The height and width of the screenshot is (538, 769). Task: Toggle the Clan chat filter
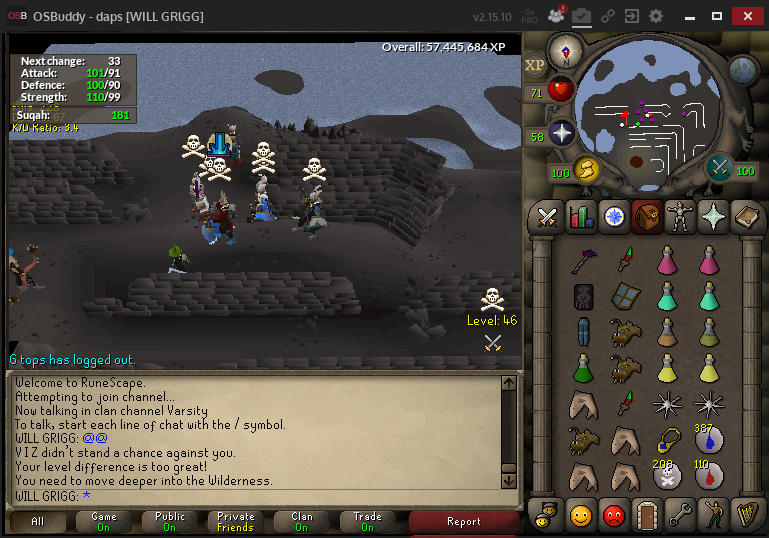[302, 521]
